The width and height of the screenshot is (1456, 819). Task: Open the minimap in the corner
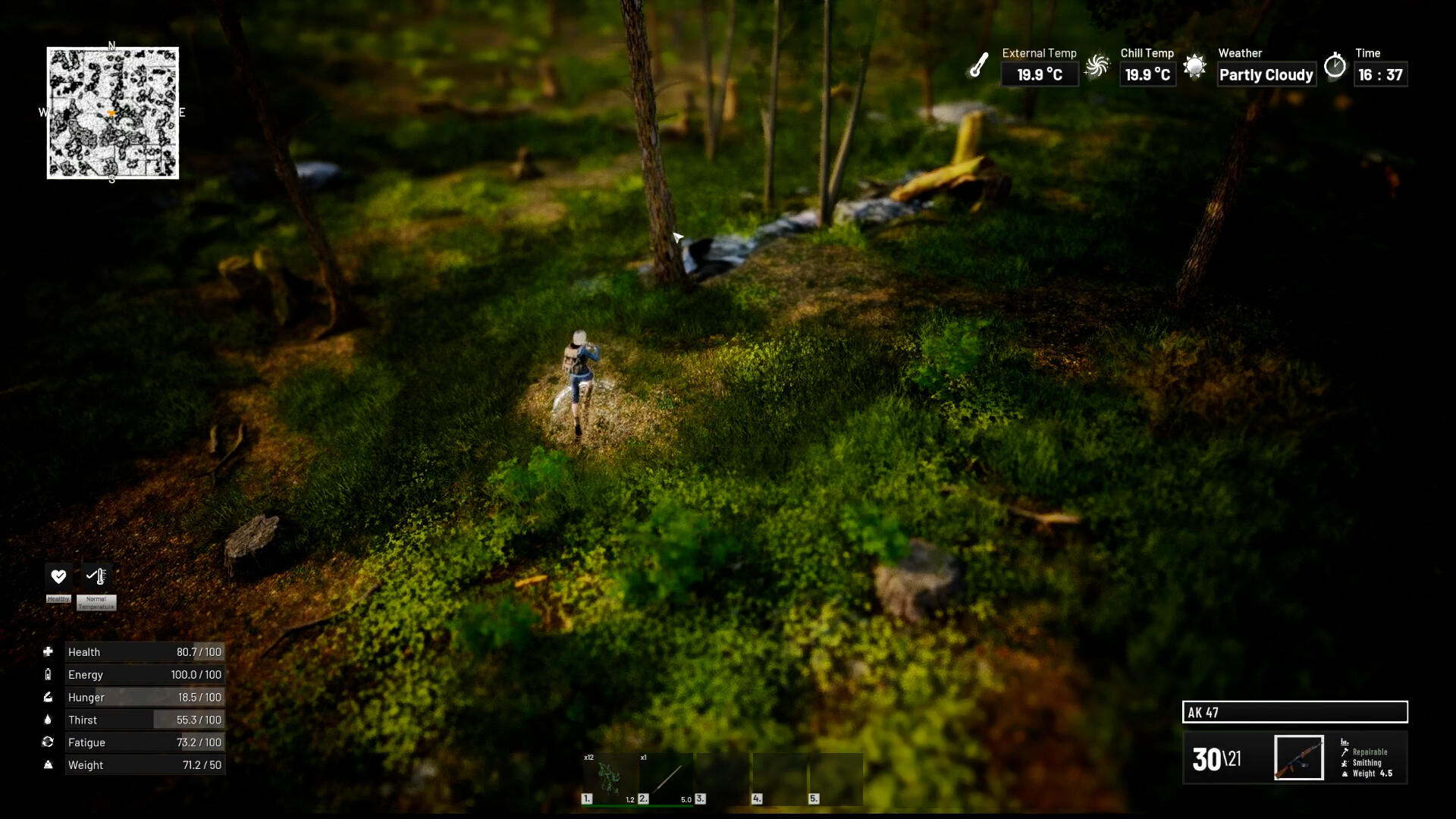tap(113, 113)
